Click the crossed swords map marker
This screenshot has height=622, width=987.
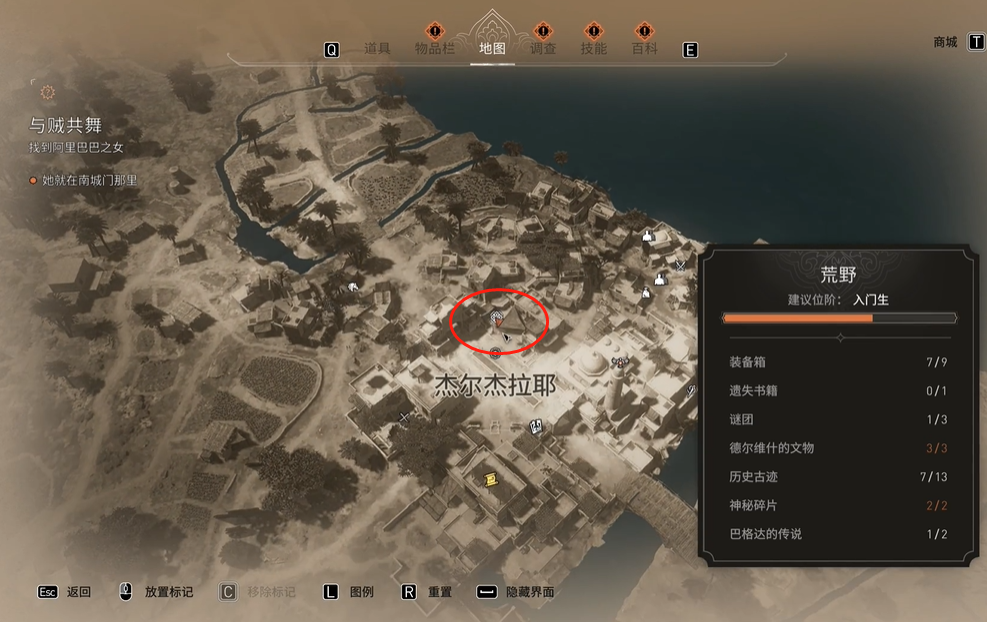coord(680,266)
